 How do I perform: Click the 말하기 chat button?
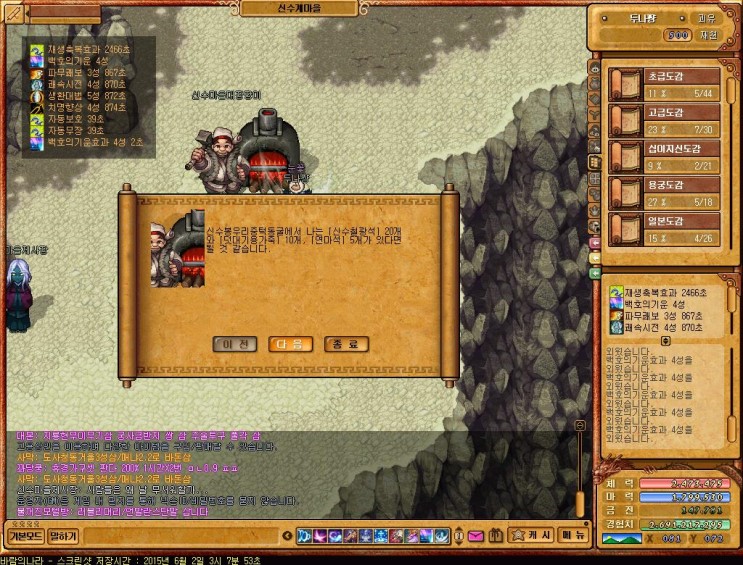point(63,535)
